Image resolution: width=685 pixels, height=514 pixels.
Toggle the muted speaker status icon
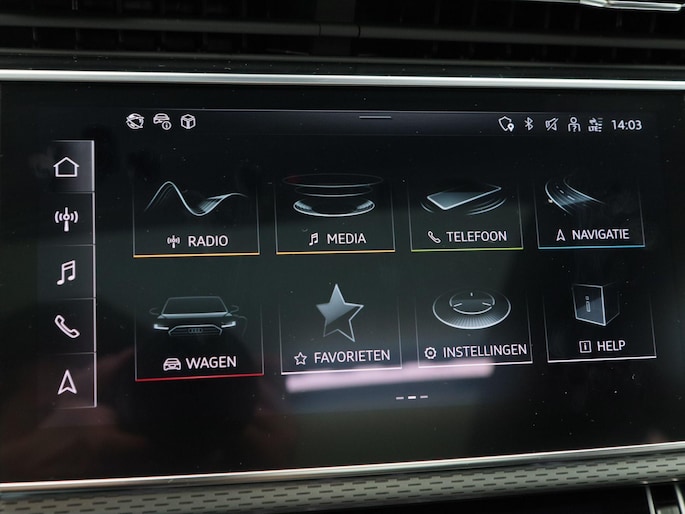pos(551,124)
